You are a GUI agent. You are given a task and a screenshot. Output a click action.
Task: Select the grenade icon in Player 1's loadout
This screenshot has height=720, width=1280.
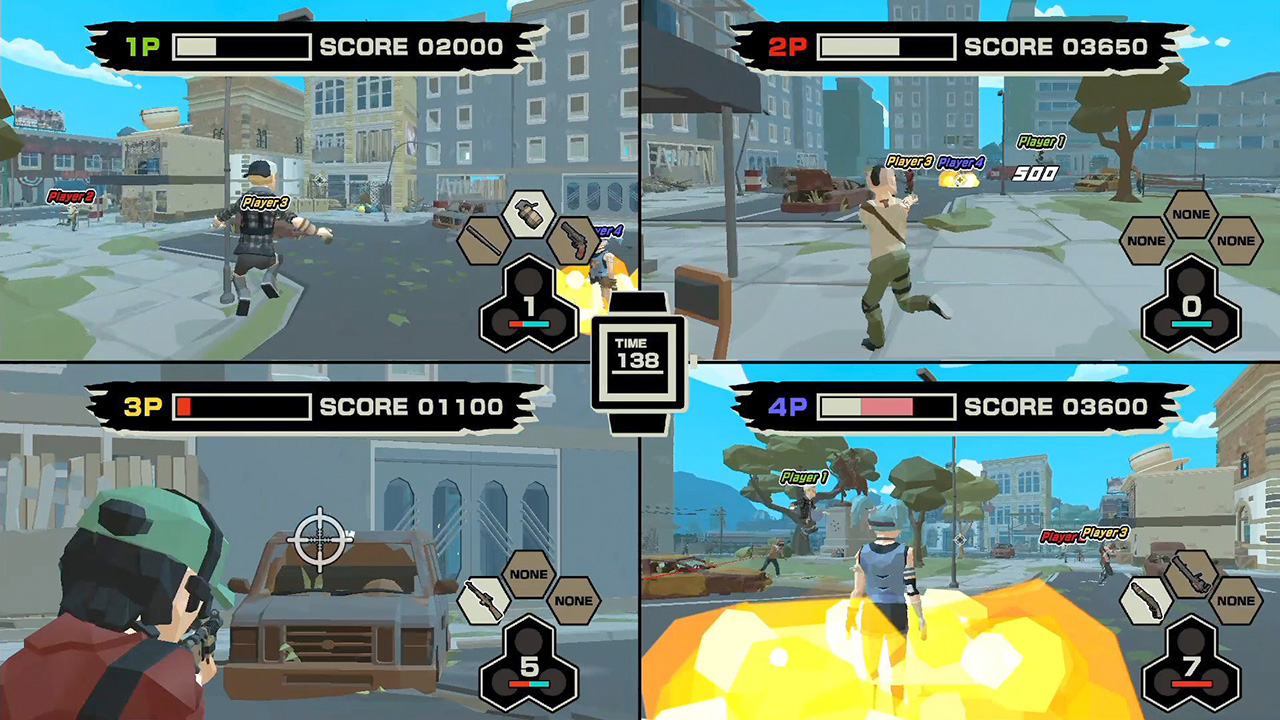(x=529, y=215)
